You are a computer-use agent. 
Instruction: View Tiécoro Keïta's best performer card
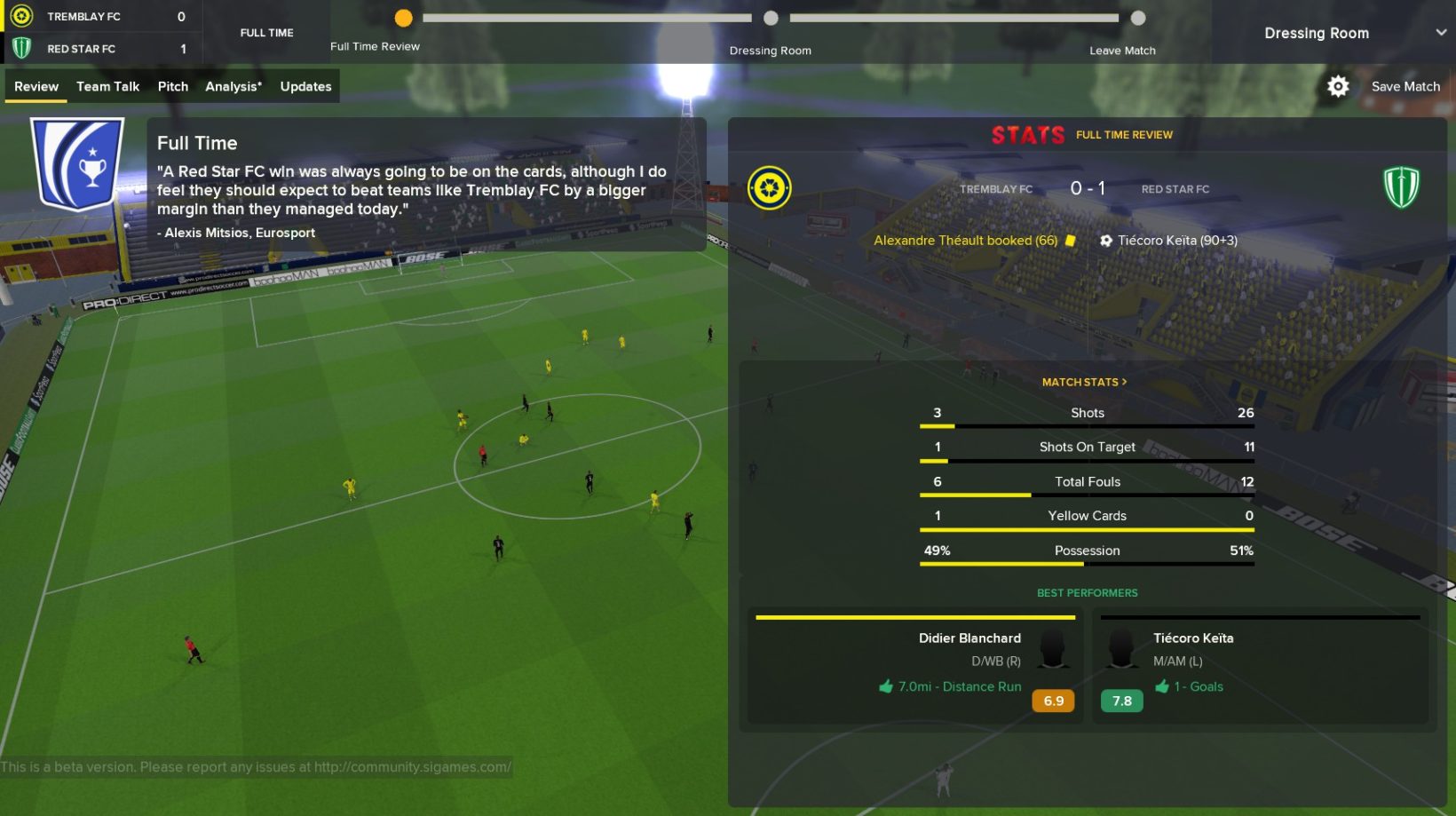tap(1259, 666)
